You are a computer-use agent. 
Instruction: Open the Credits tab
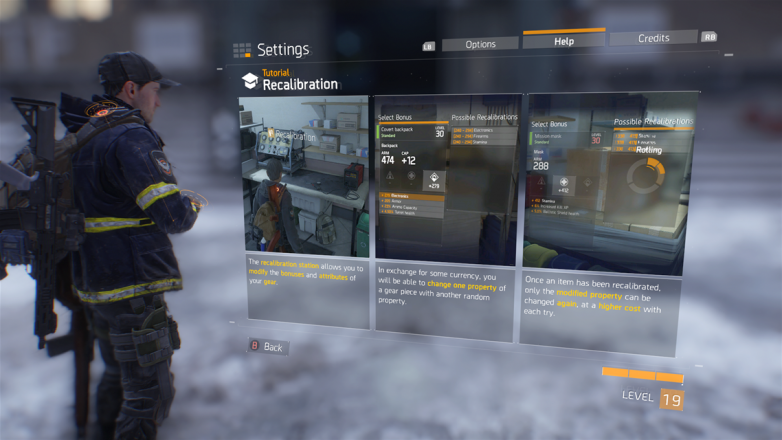(653, 38)
